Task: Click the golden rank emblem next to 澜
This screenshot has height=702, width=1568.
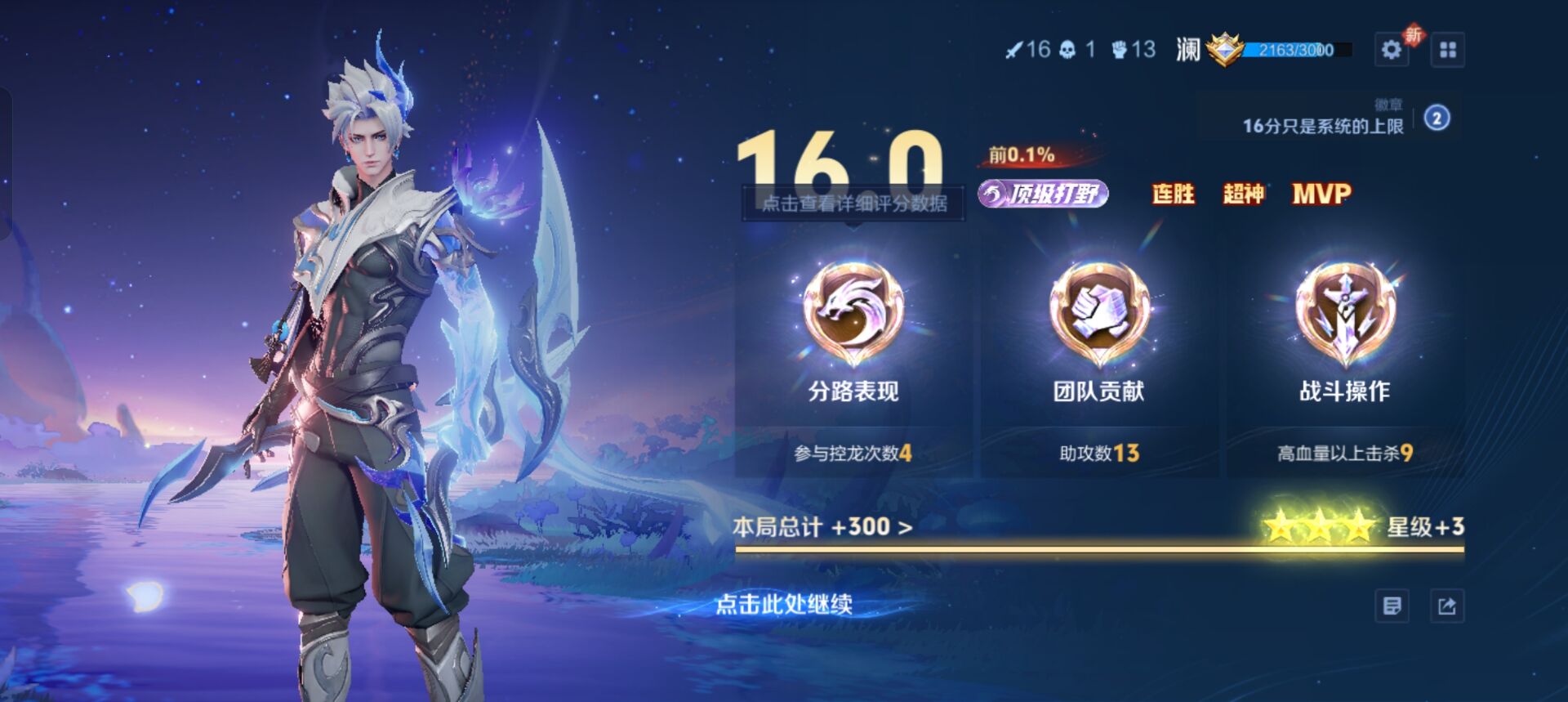Action: click(x=1225, y=49)
